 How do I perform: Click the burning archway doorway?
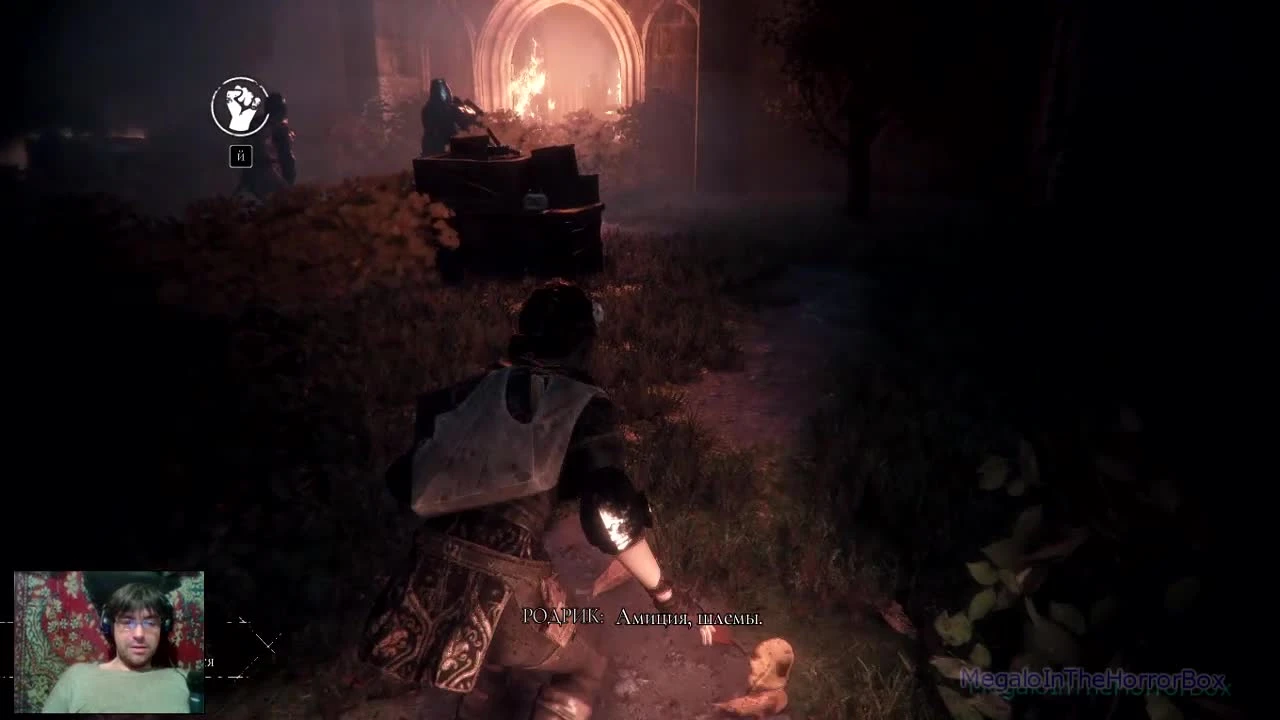click(x=555, y=60)
